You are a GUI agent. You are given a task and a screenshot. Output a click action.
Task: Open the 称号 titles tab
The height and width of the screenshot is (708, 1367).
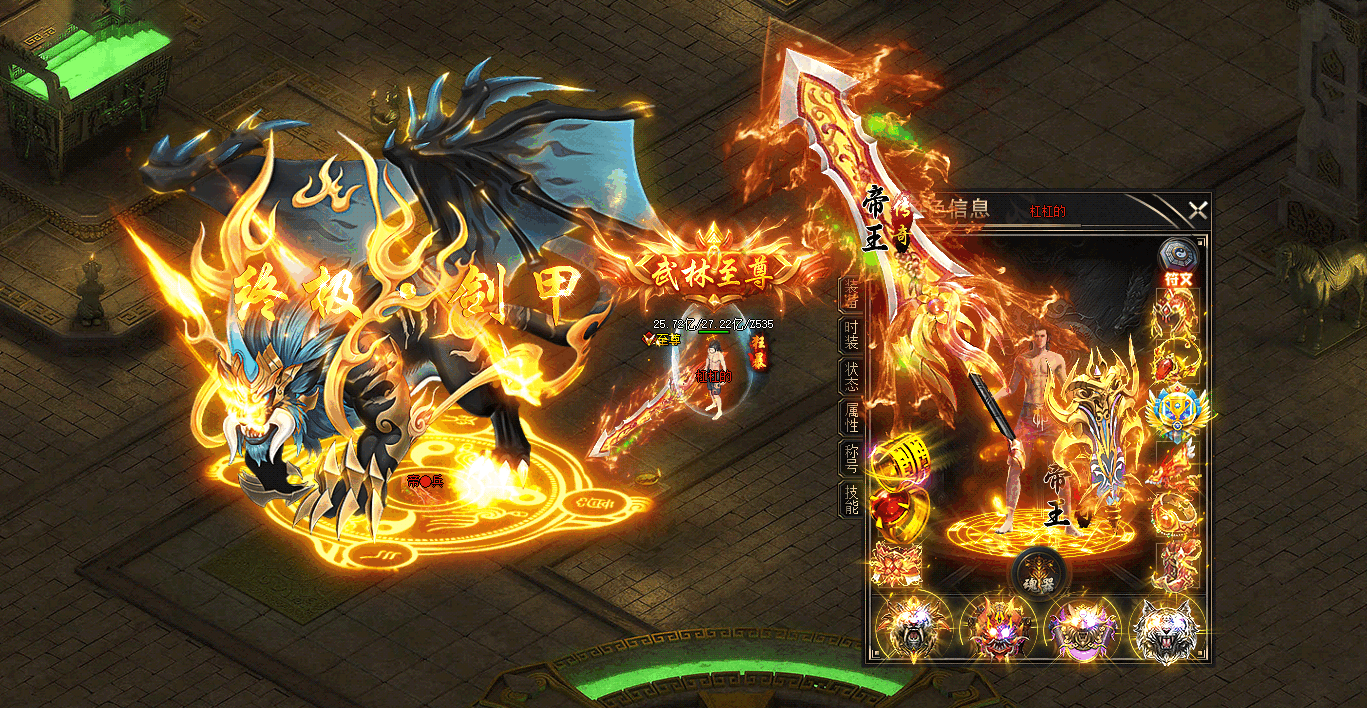[x=850, y=458]
